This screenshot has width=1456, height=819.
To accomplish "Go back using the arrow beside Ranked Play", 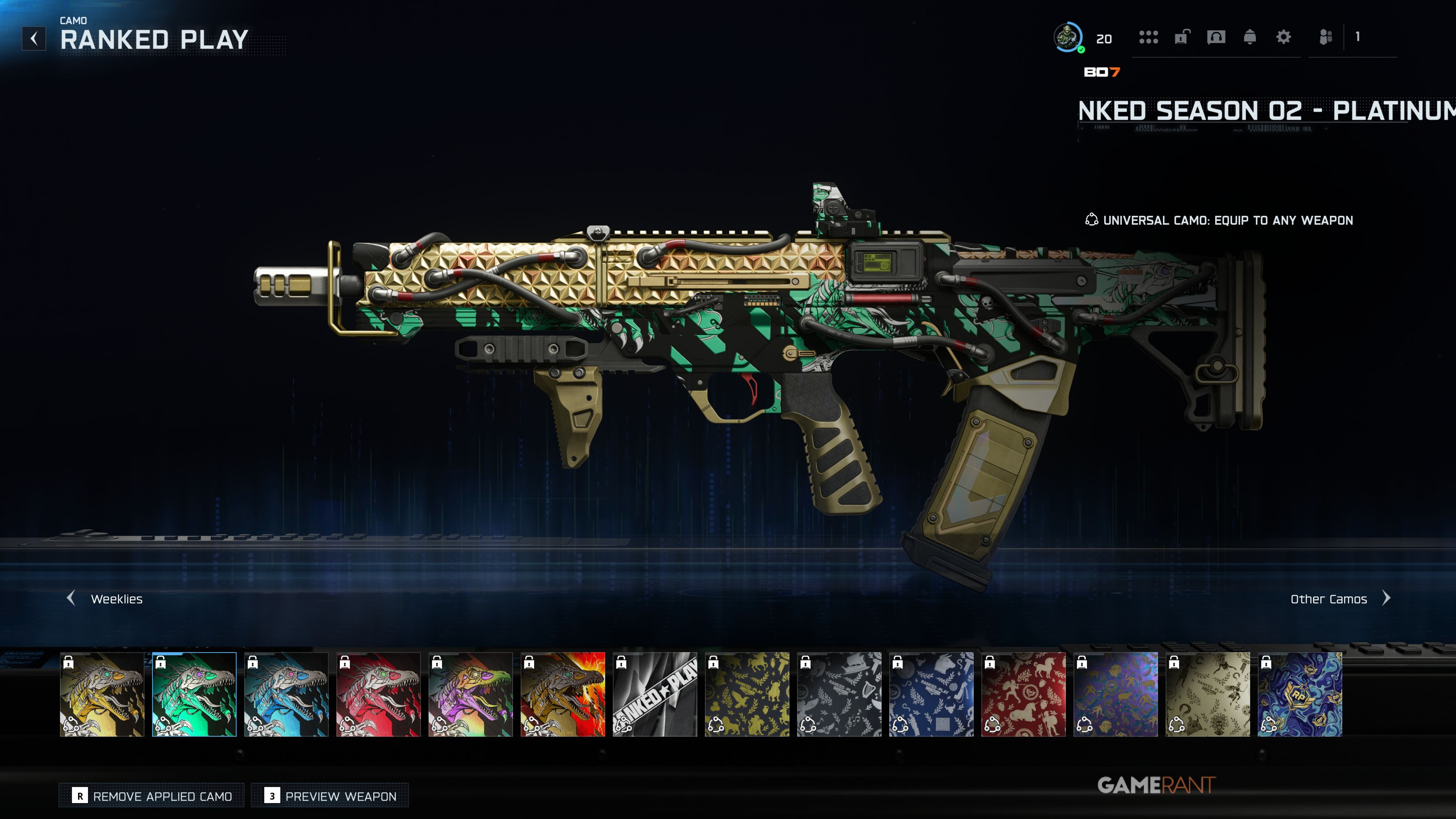I will pos(34,38).
